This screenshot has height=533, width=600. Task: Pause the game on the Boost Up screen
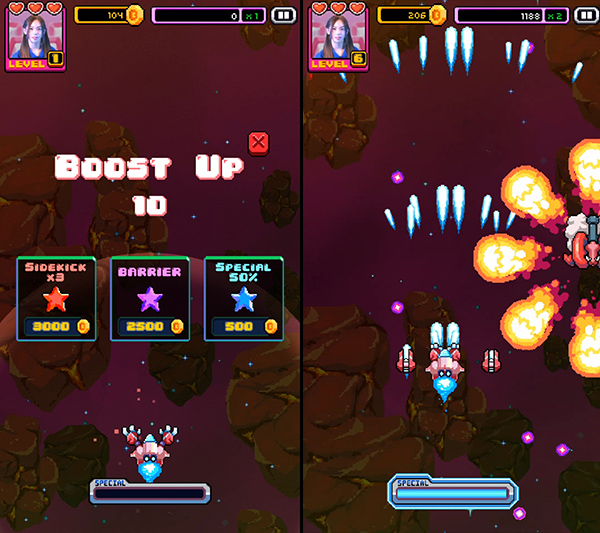283,16
